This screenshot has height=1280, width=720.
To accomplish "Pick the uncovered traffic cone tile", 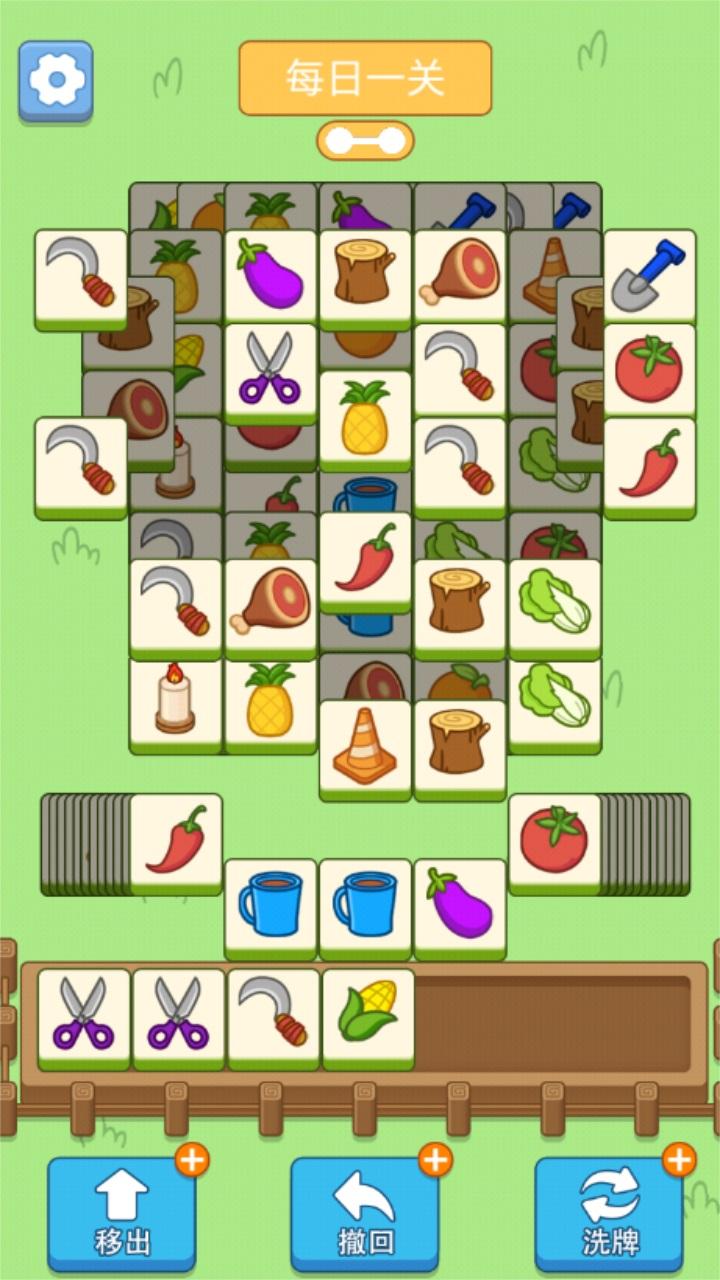I will 365,746.
